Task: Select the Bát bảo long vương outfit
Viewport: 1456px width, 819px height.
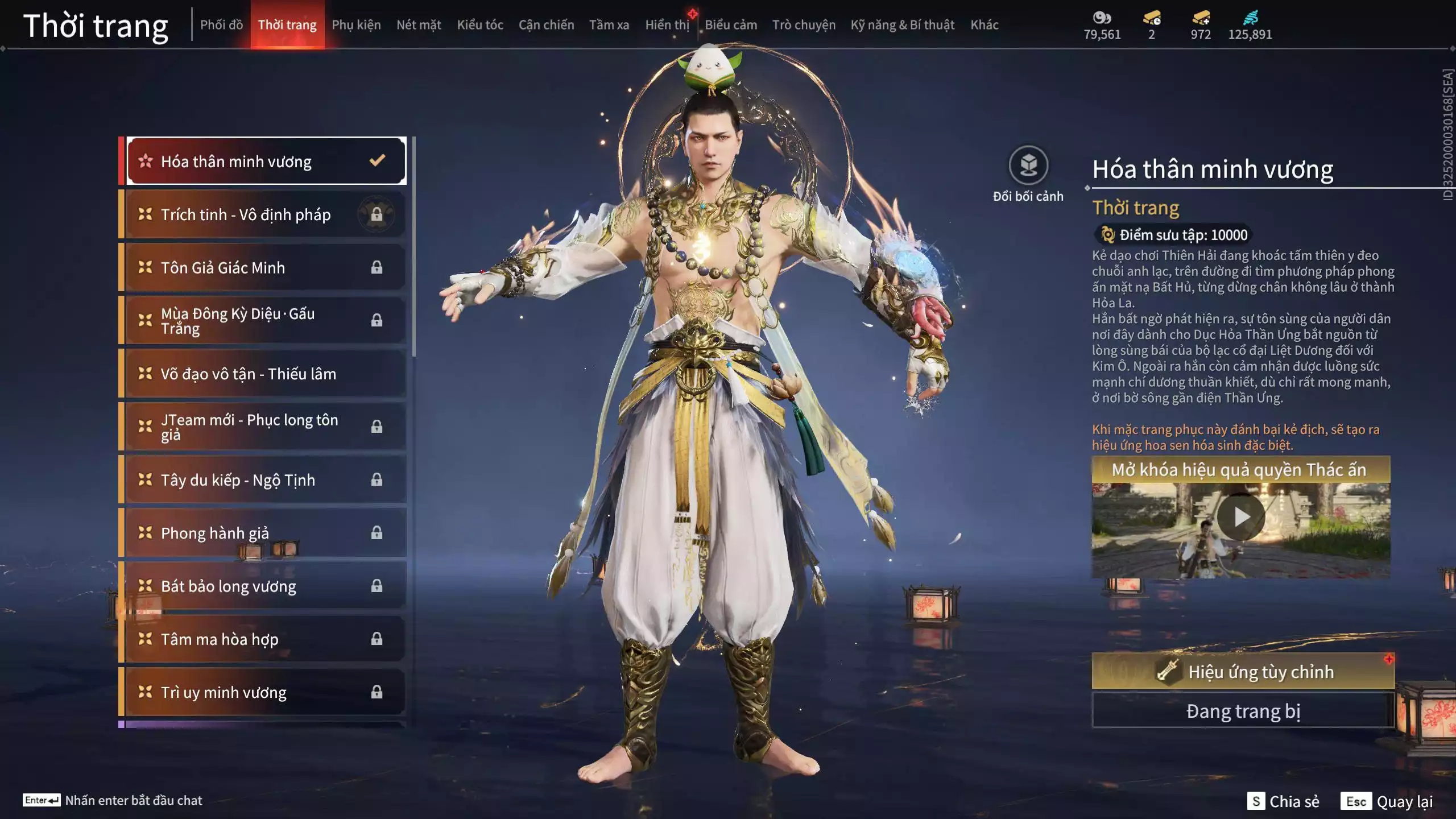Action: (227, 586)
